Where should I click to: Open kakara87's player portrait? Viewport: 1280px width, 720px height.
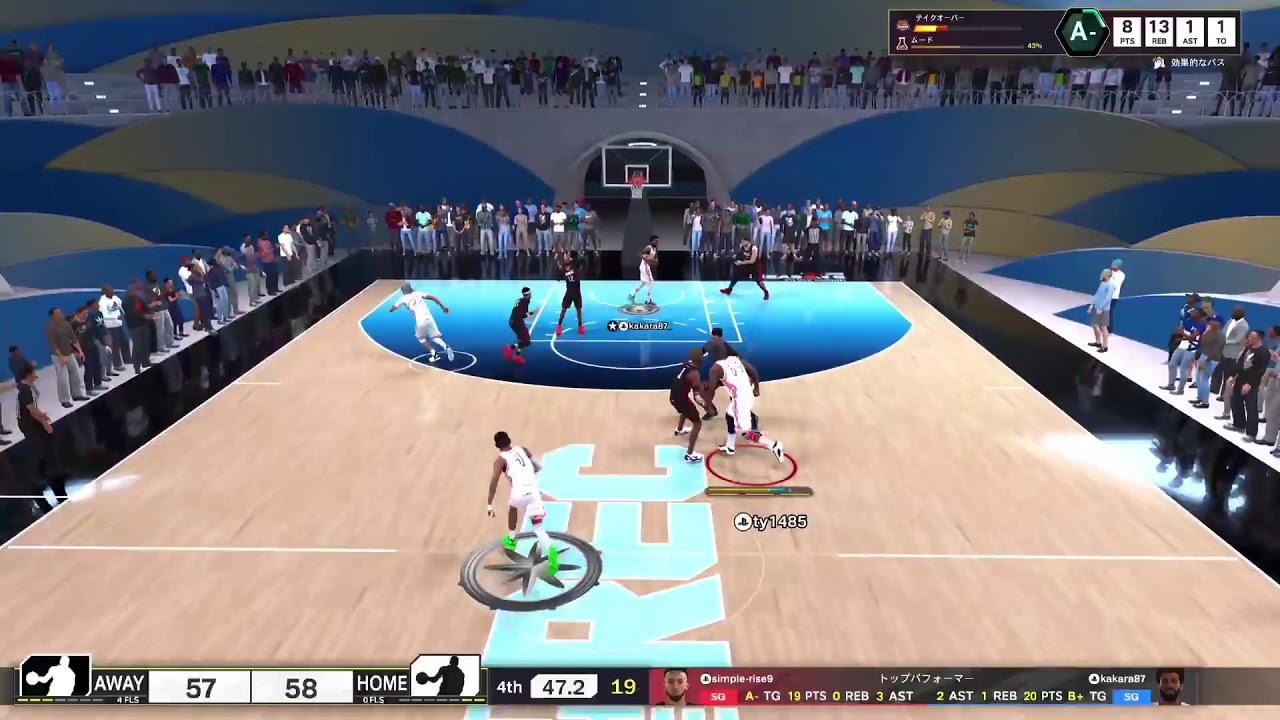coord(1169,687)
